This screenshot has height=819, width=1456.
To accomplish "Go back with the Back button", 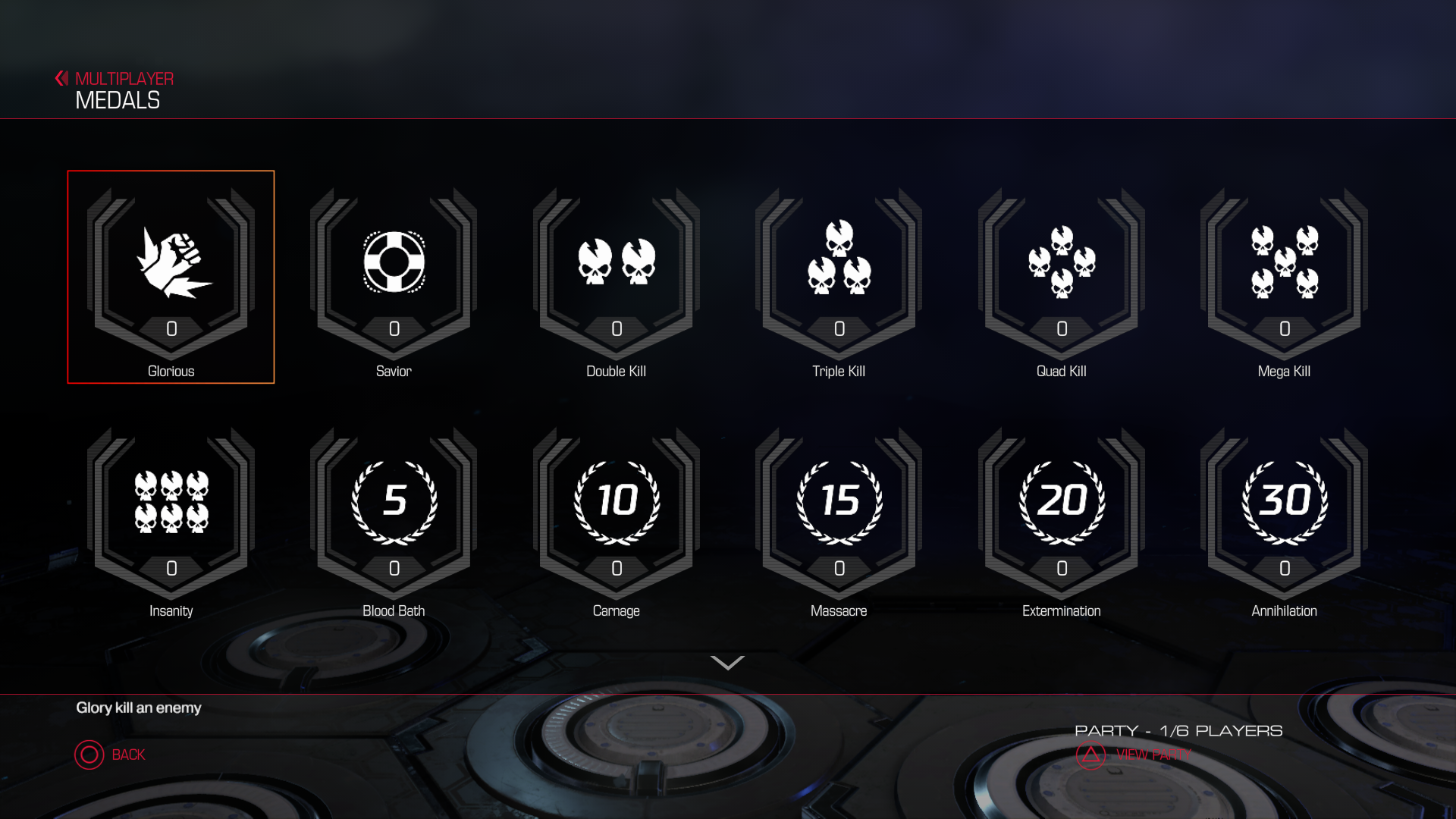I will [x=110, y=755].
